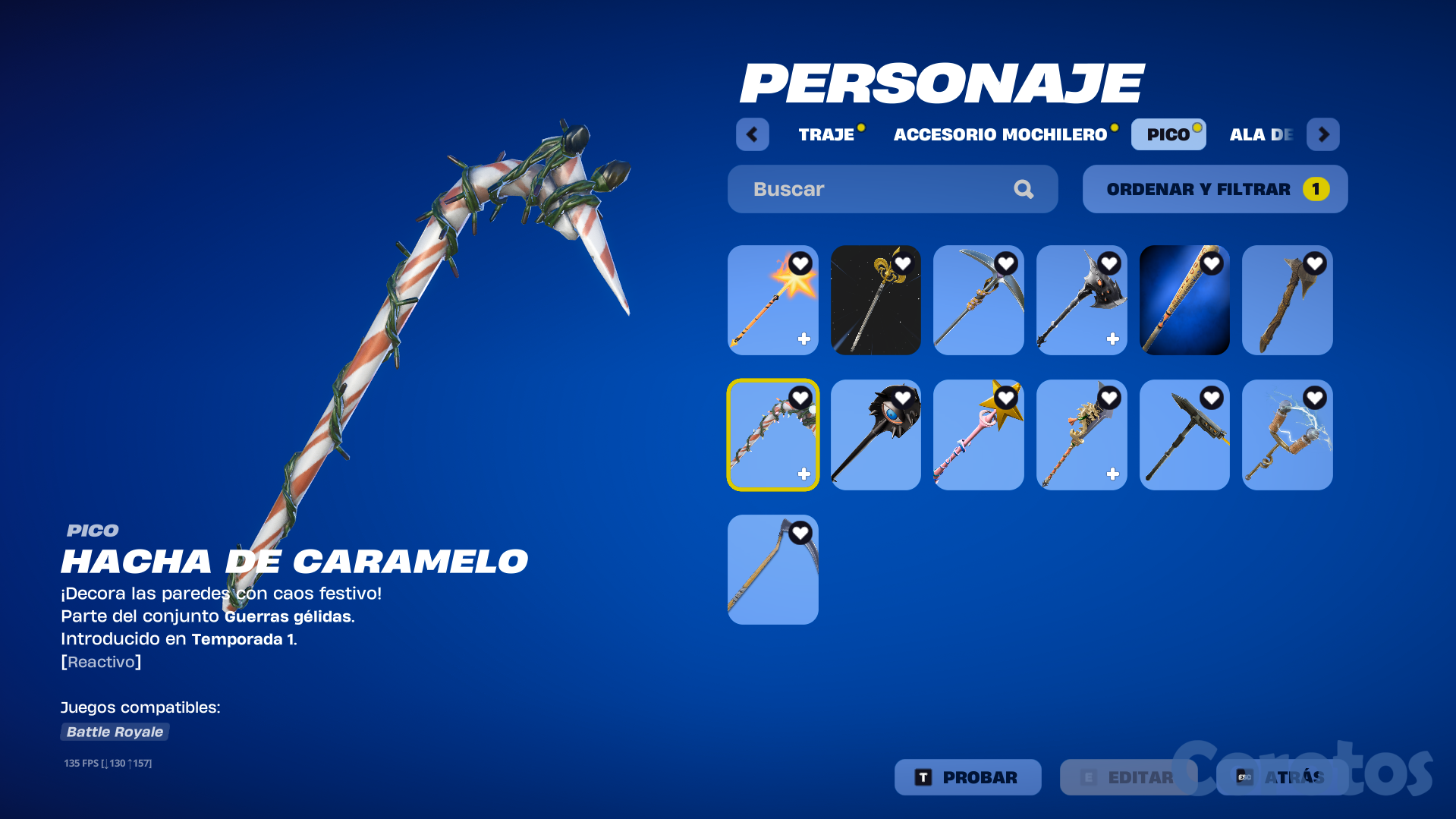Select the wooden tomahawk pickaxe in the top row

[1288, 300]
